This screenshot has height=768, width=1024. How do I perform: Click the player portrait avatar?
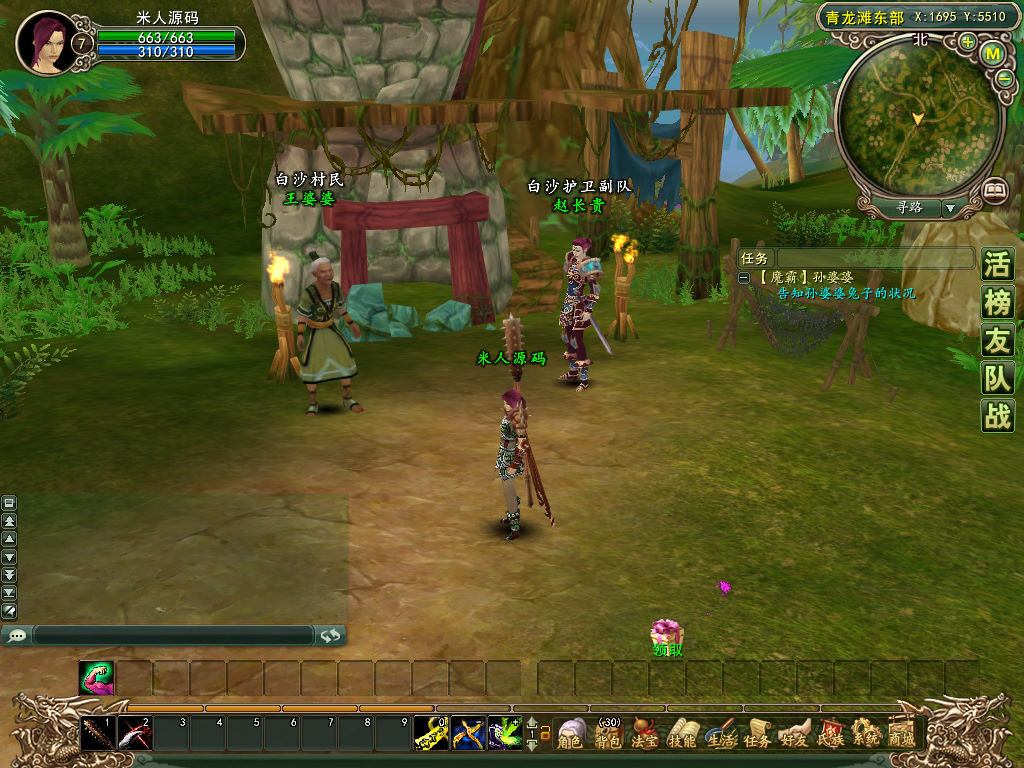pyautogui.click(x=44, y=42)
